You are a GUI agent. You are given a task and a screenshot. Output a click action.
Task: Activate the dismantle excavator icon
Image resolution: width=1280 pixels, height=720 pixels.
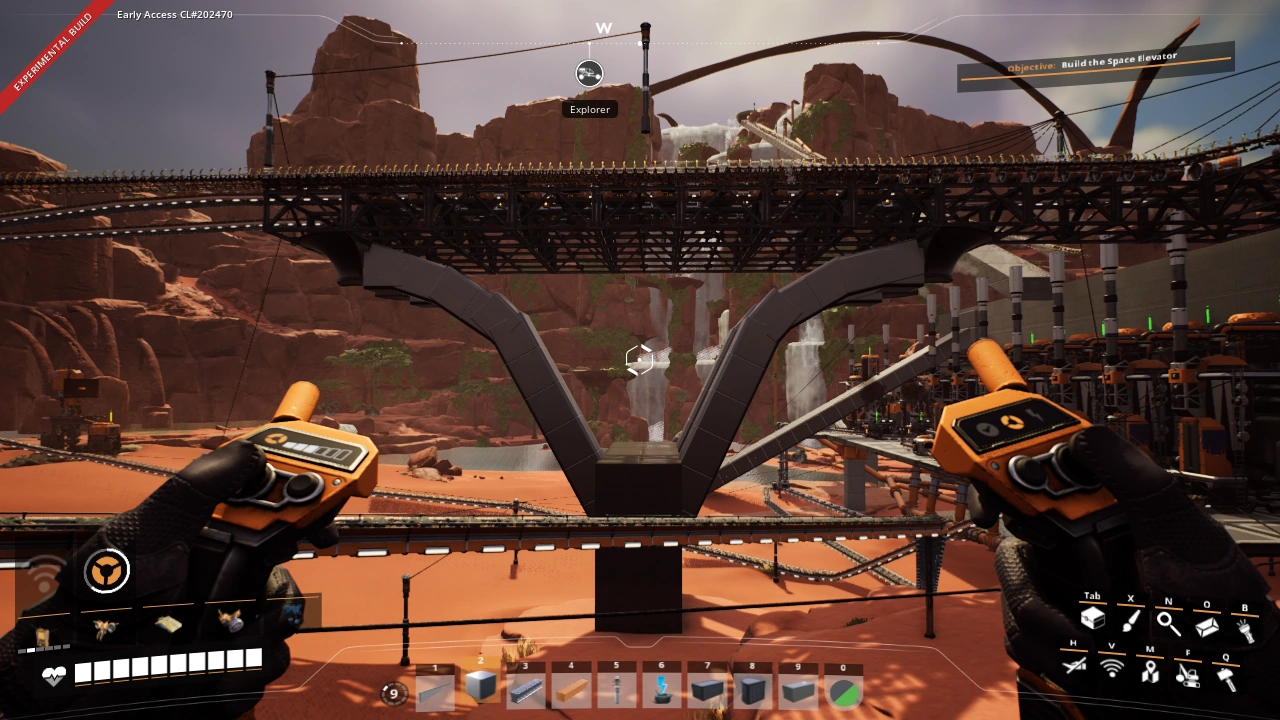click(x=1187, y=675)
